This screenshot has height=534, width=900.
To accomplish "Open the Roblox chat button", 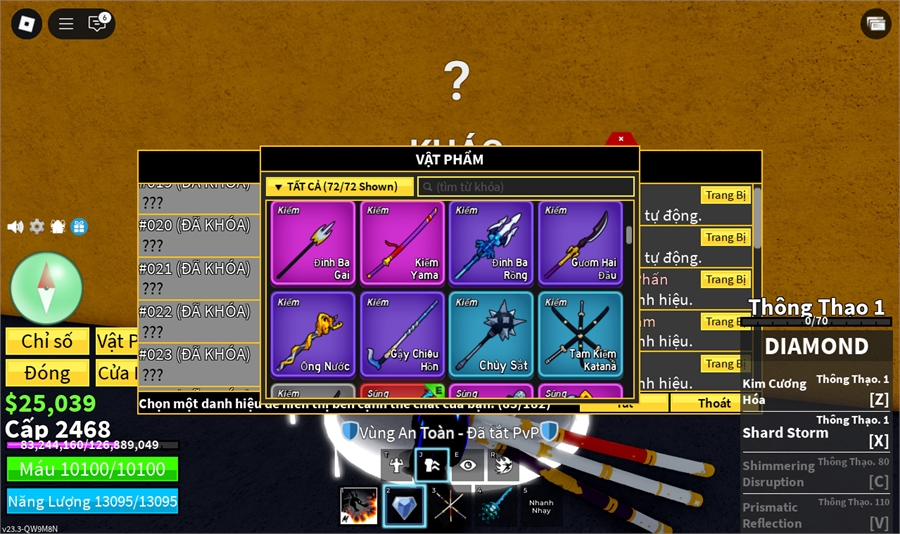I will point(98,23).
